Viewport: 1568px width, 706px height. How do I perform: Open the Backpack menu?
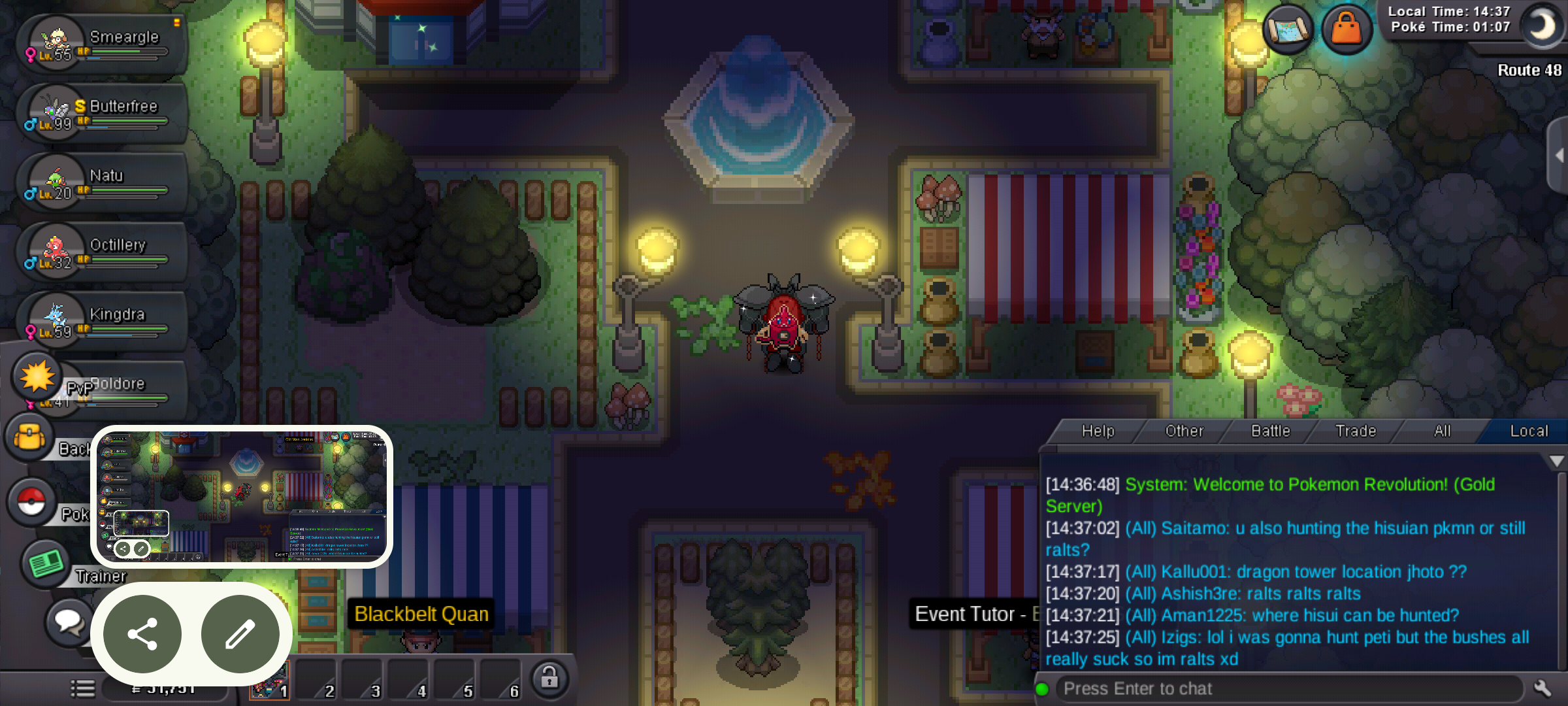point(30,437)
